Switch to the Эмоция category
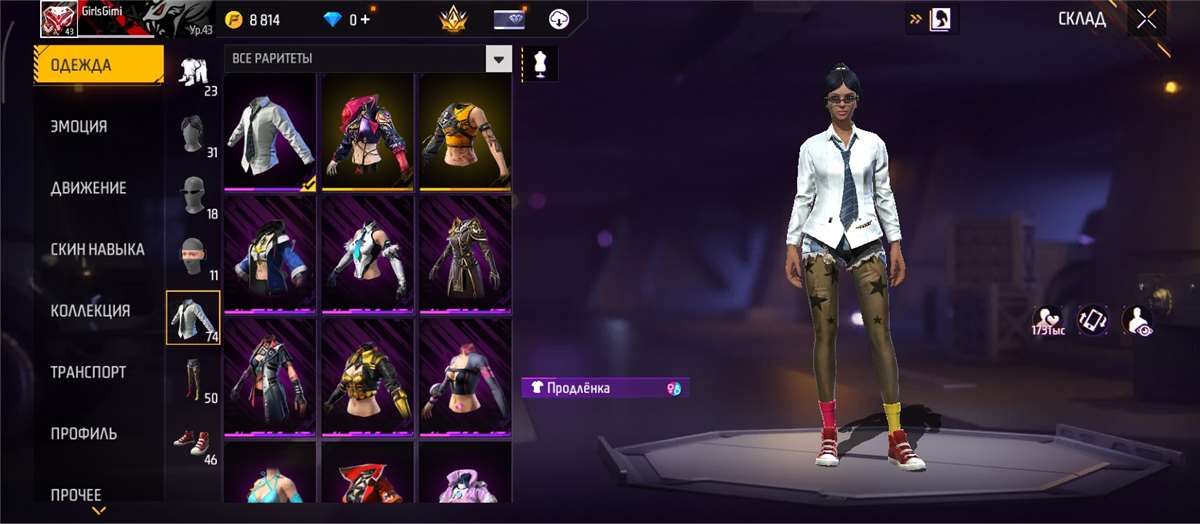This screenshot has height=524, width=1200. click(79, 127)
